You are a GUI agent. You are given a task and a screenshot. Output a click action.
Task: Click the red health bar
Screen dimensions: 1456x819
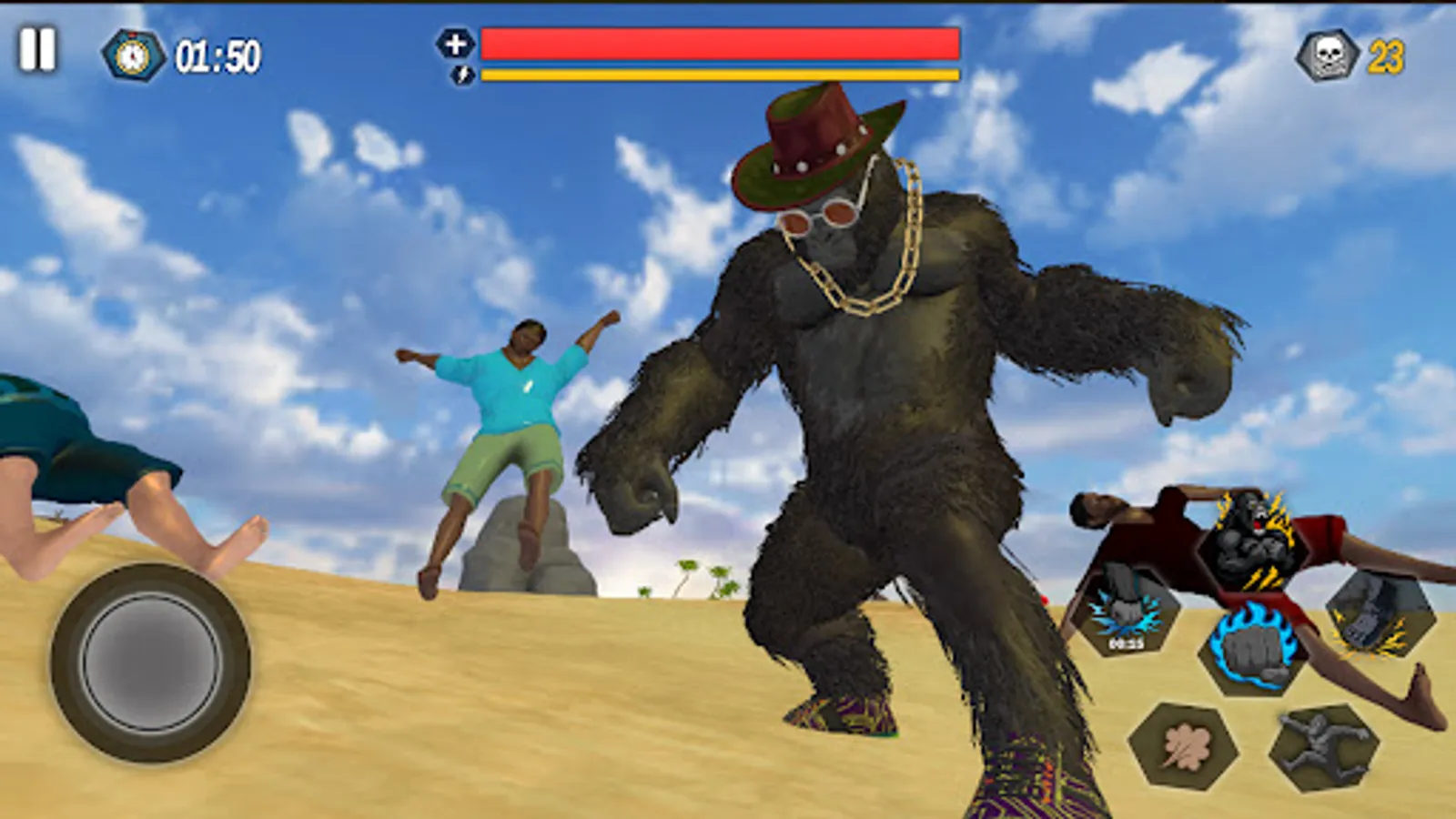[x=719, y=41]
